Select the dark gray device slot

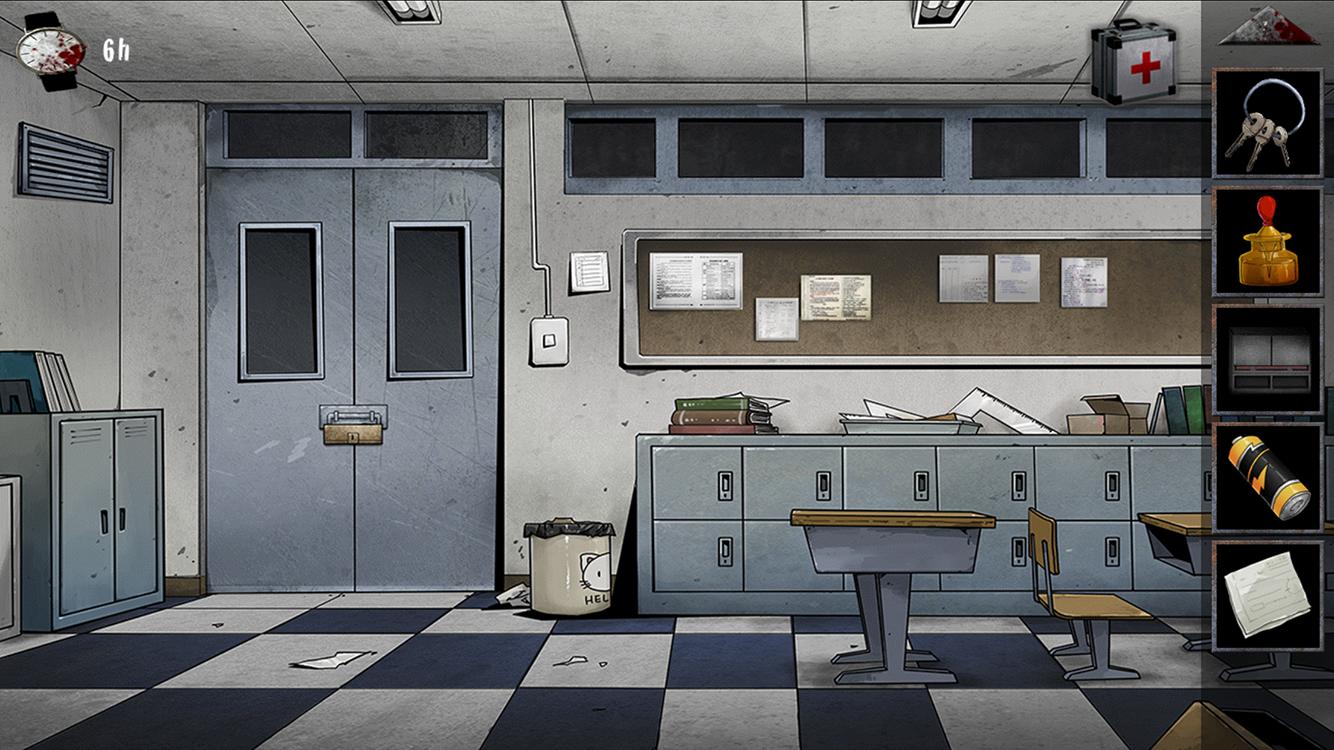tap(1267, 359)
